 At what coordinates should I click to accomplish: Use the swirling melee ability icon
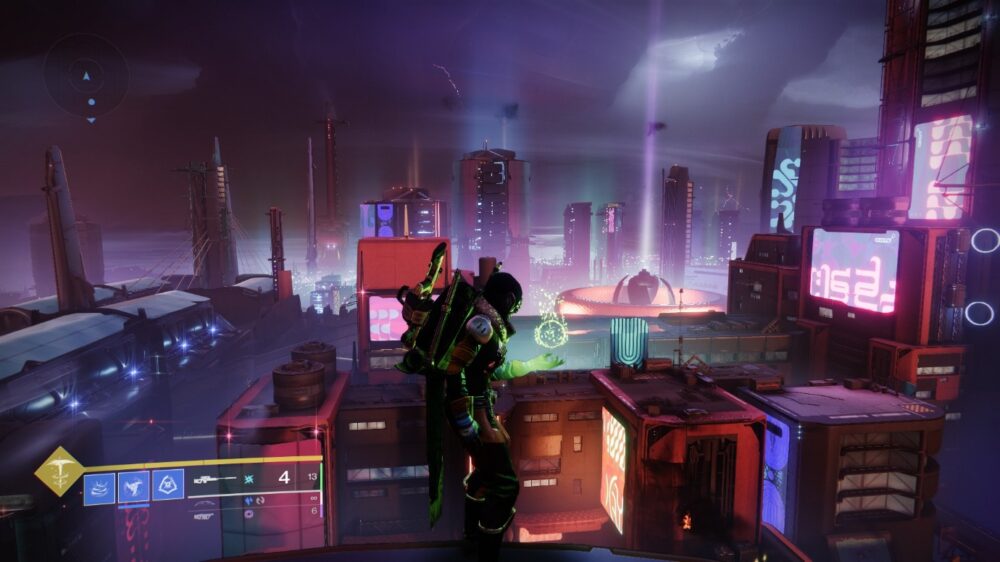coord(133,487)
